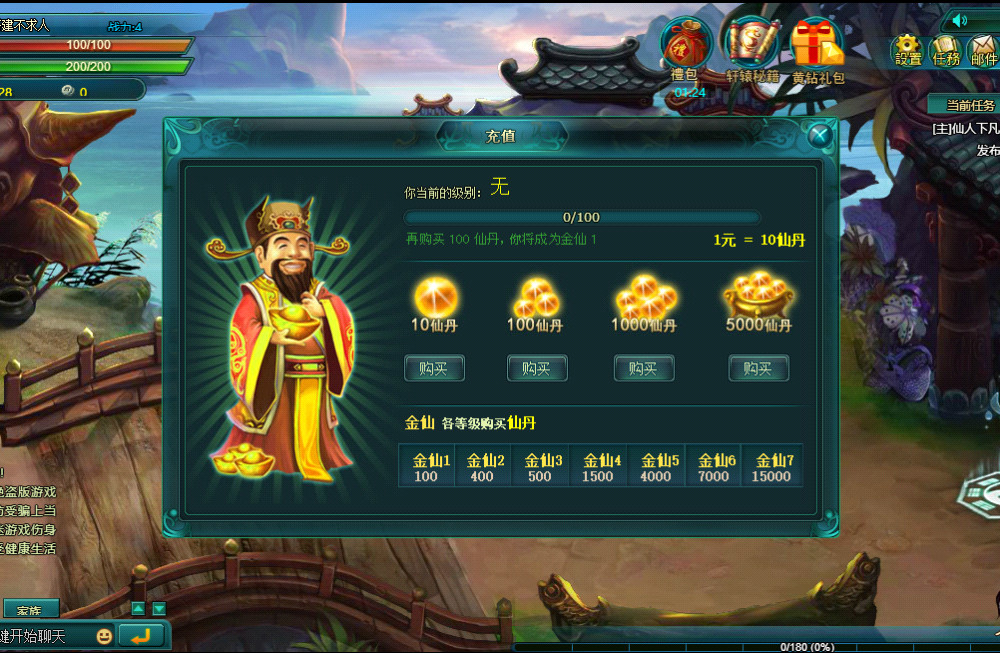The image size is (1000, 653).
Task: Open the 邮件 mail icon
Action: [983, 48]
